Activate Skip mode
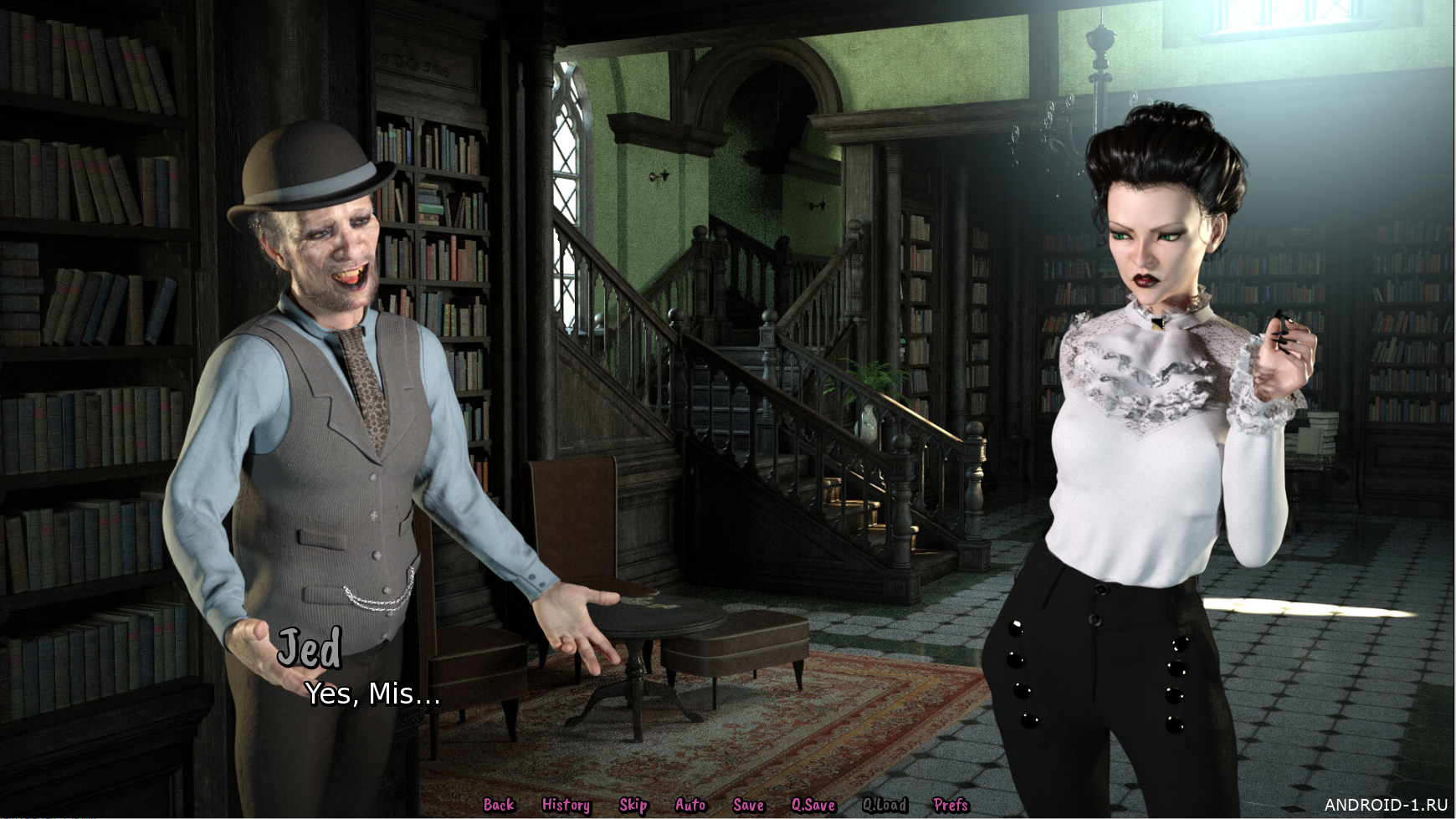The height and width of the screenshot is (819, 1456). (633, 805)
